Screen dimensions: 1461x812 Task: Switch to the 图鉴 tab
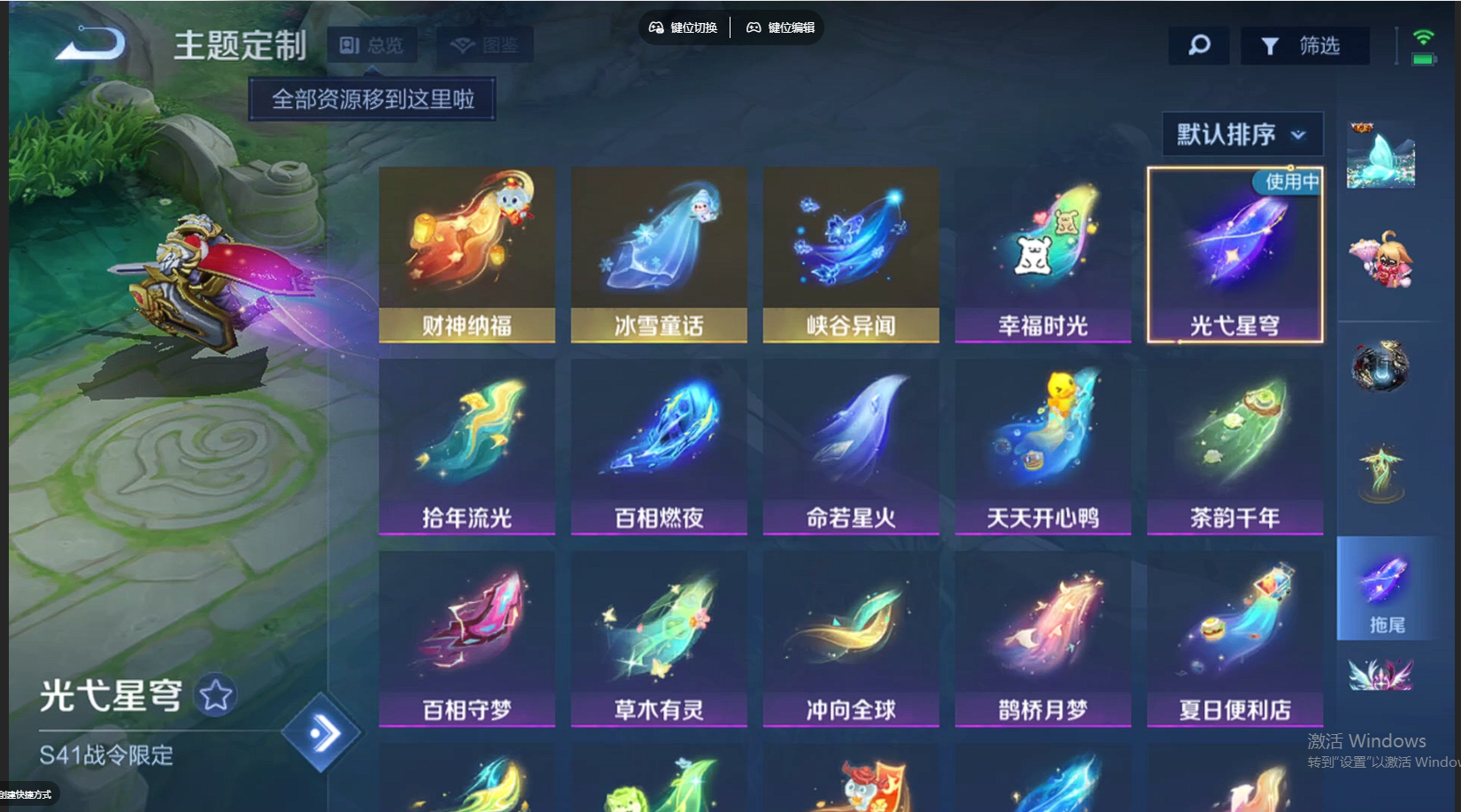483,45
